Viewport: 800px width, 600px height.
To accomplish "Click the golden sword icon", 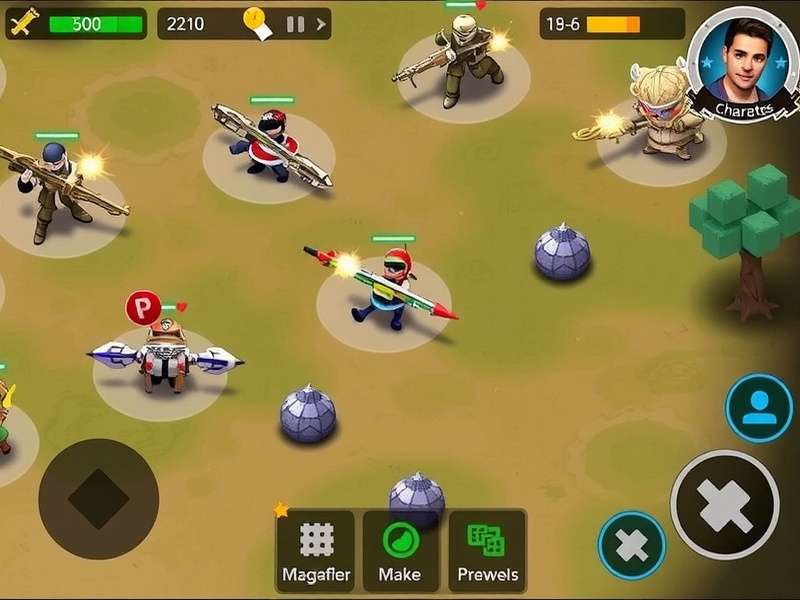I will (23, 22).
